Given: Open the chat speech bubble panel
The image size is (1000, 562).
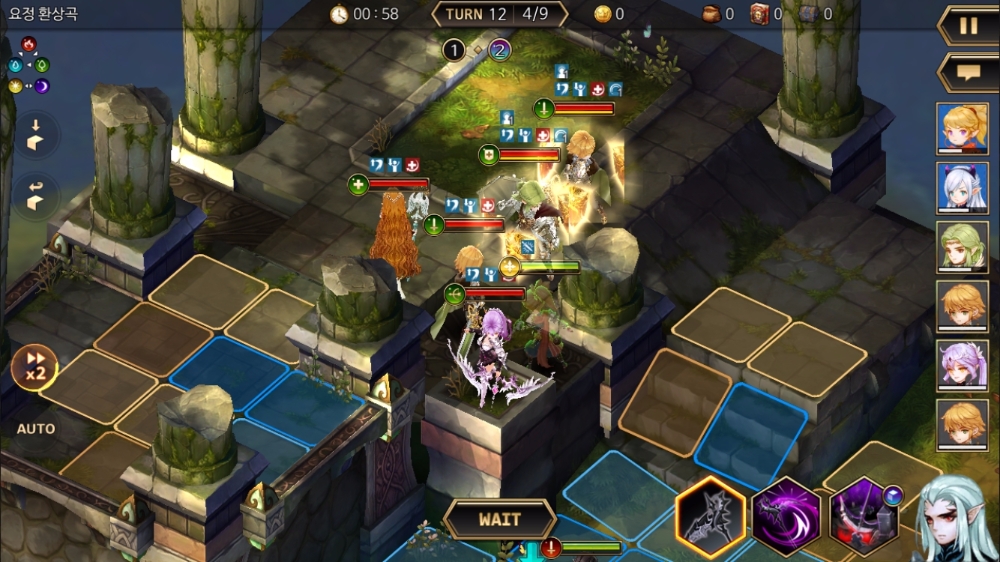Looking at the screenshot, I should (968, 73).
